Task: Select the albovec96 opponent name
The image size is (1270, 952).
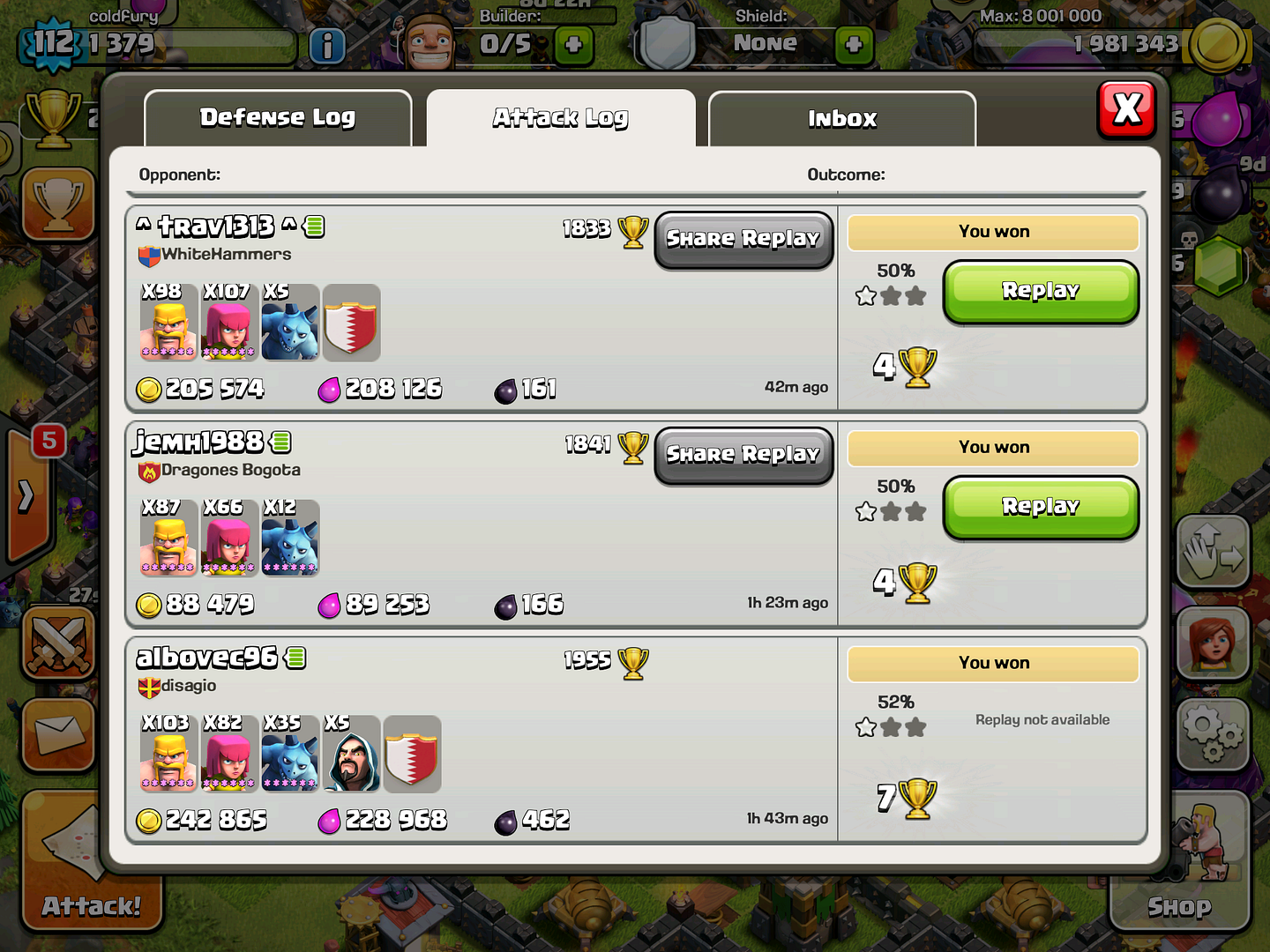Action: [x=208, y=658]
